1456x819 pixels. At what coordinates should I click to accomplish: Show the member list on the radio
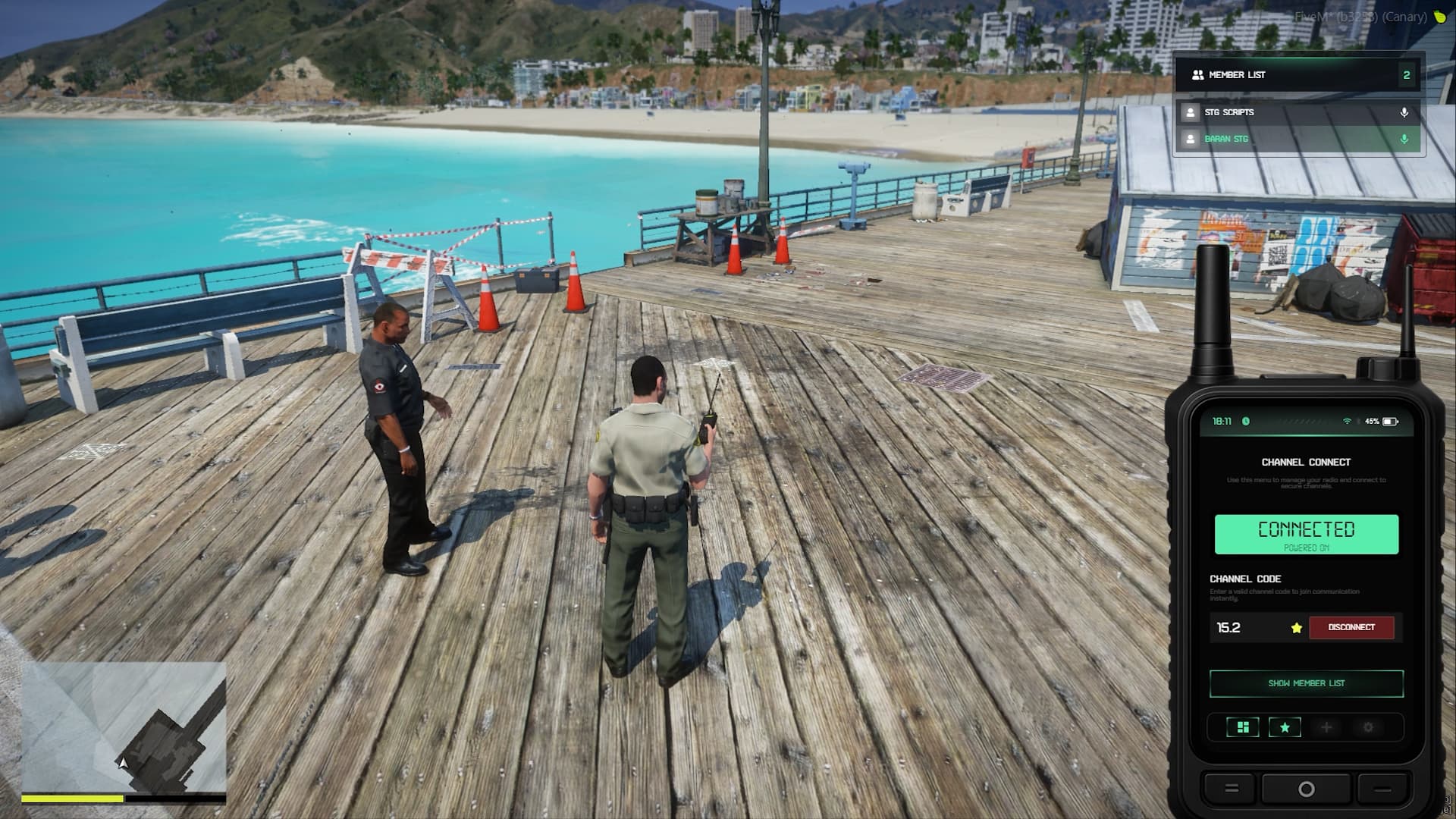1306,683
